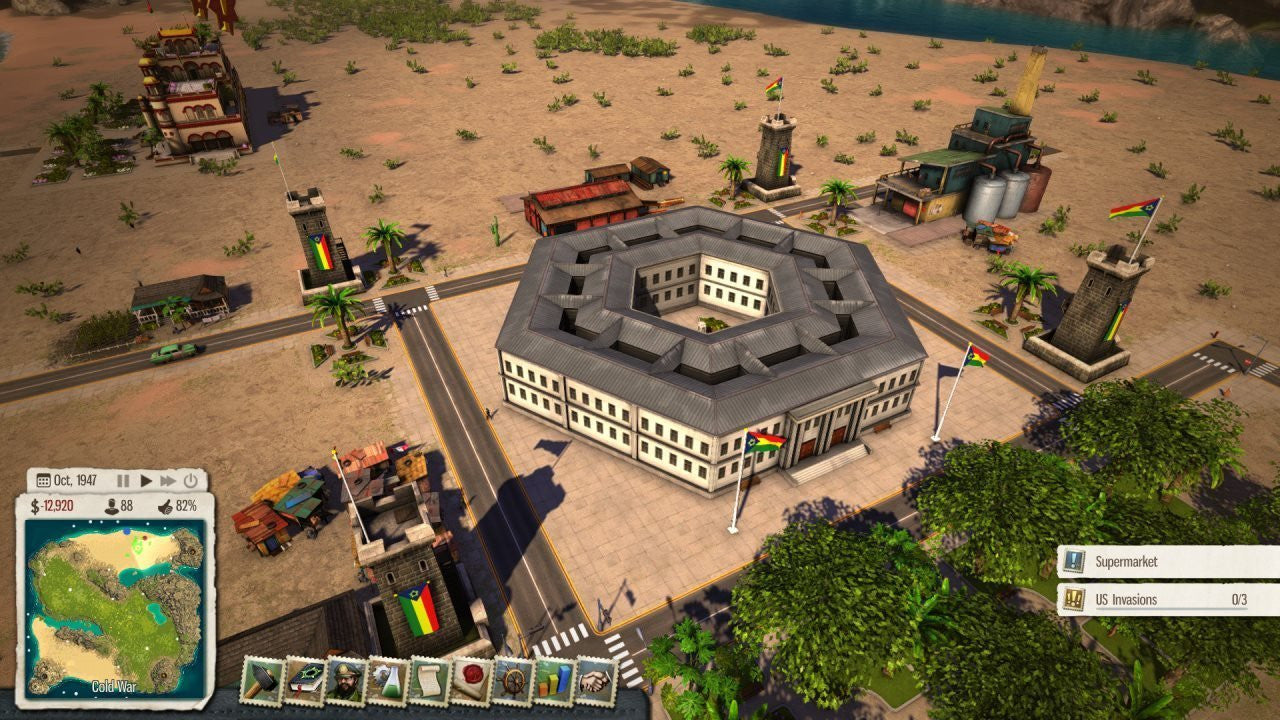Click the power button in time controls
This screenshot has height=720, width=1280.
(x=190, y=480)
